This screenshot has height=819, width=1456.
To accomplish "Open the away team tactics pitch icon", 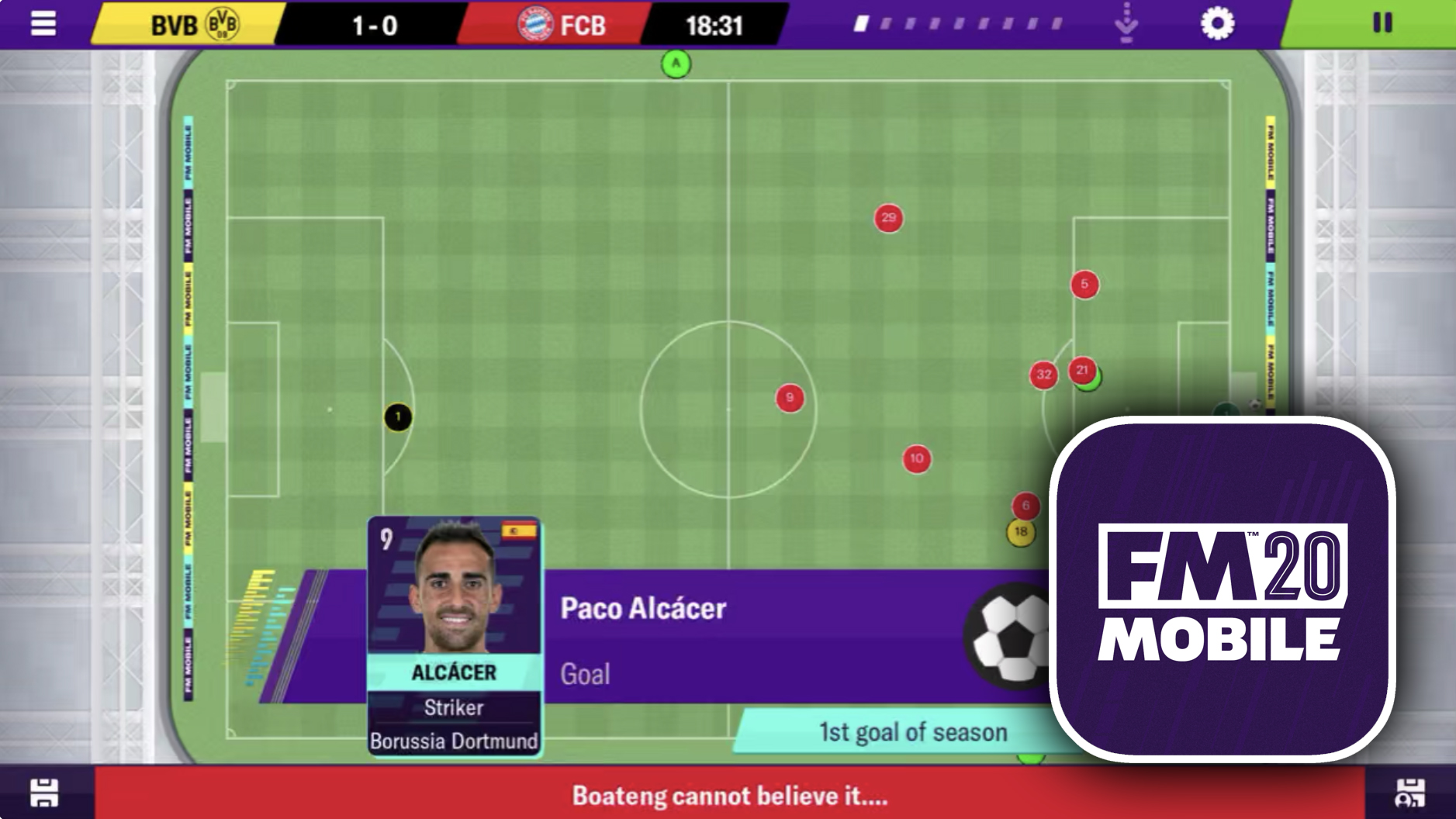I will pos(1409,793).
